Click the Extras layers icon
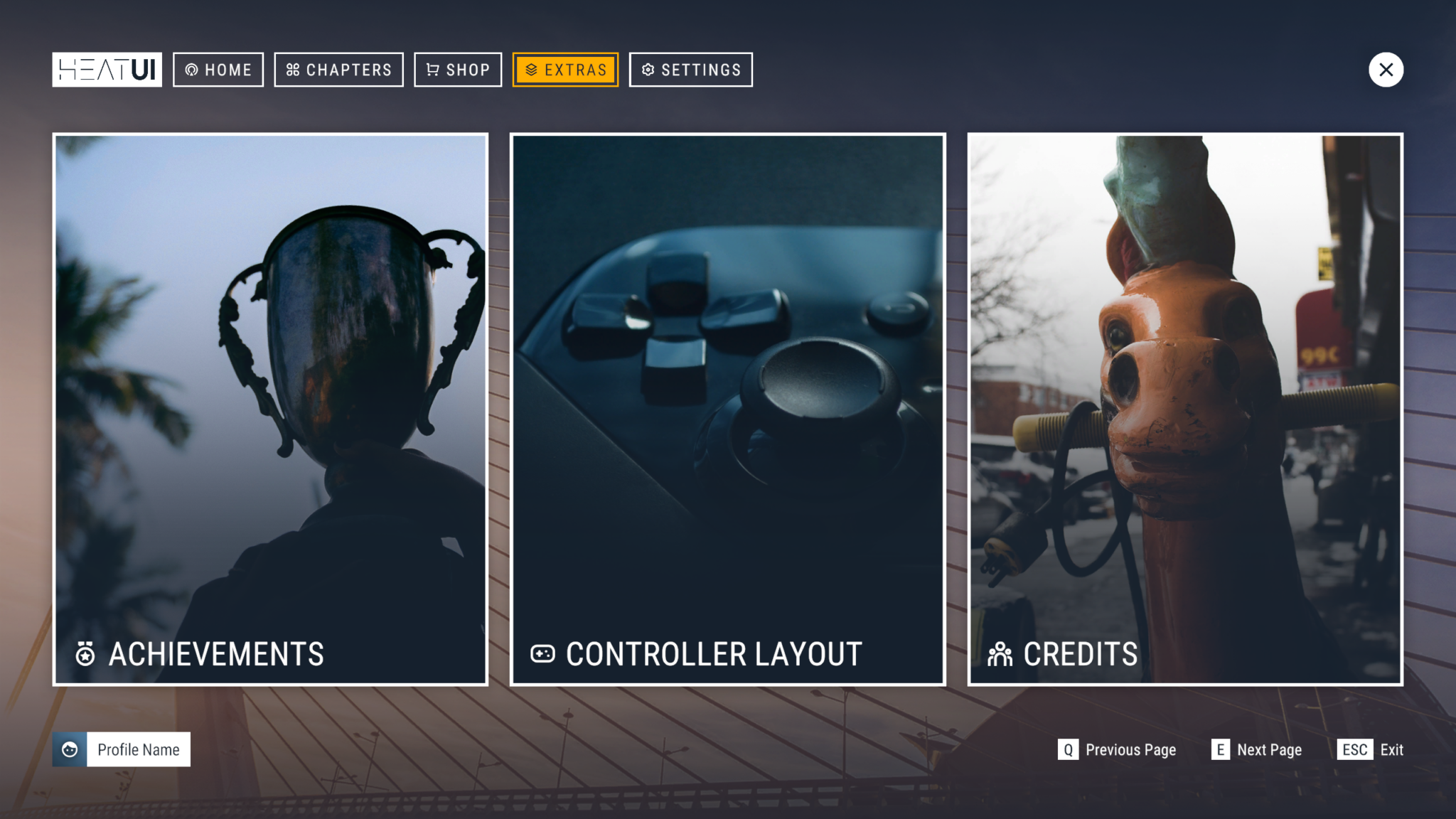 (529, 69)
